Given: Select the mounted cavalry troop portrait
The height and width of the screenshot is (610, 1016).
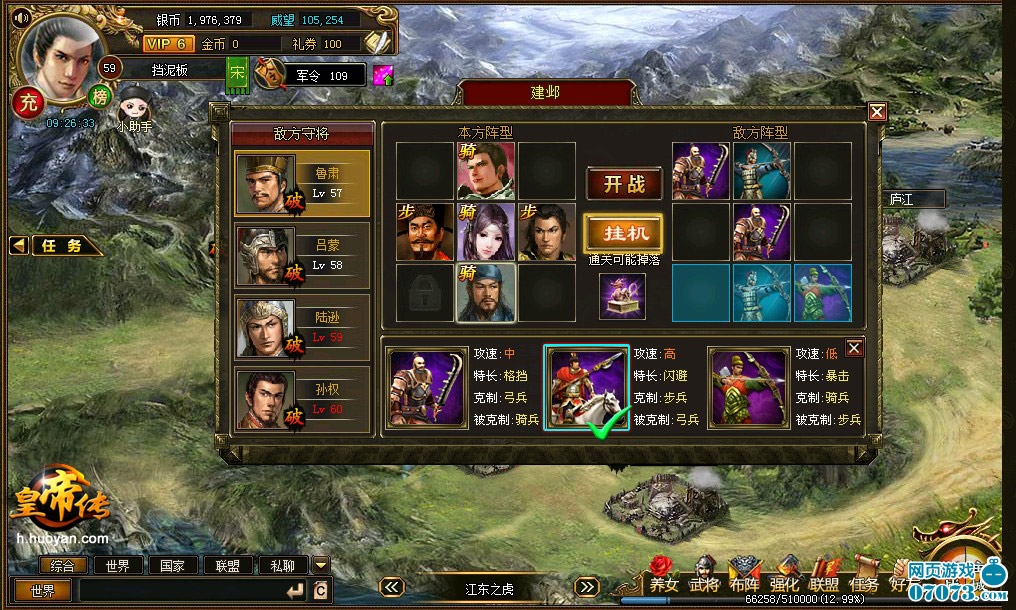Looking at the screenshot, I should coord(587,388).
